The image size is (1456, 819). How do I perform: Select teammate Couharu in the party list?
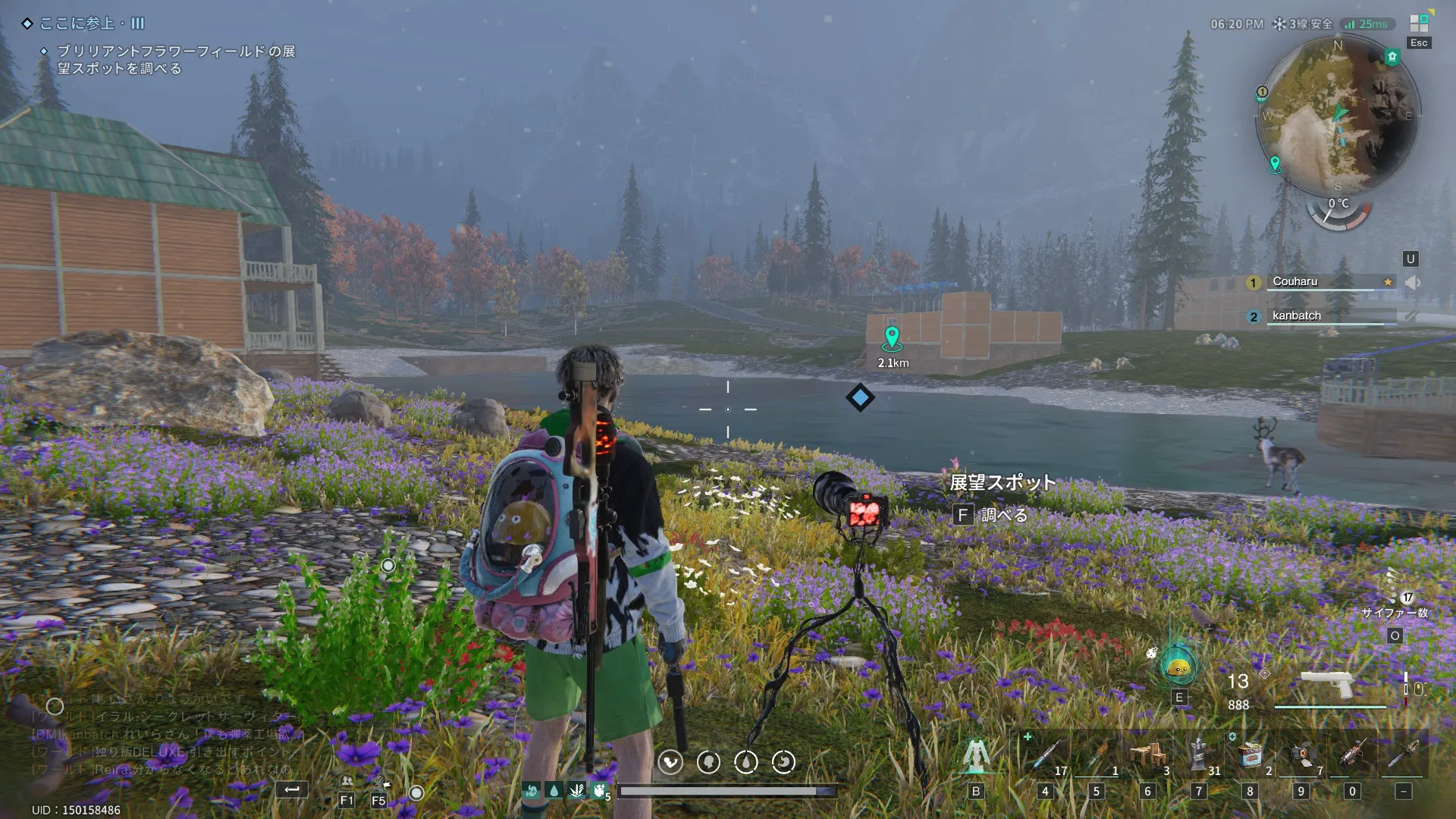[x=1295, y=281]
